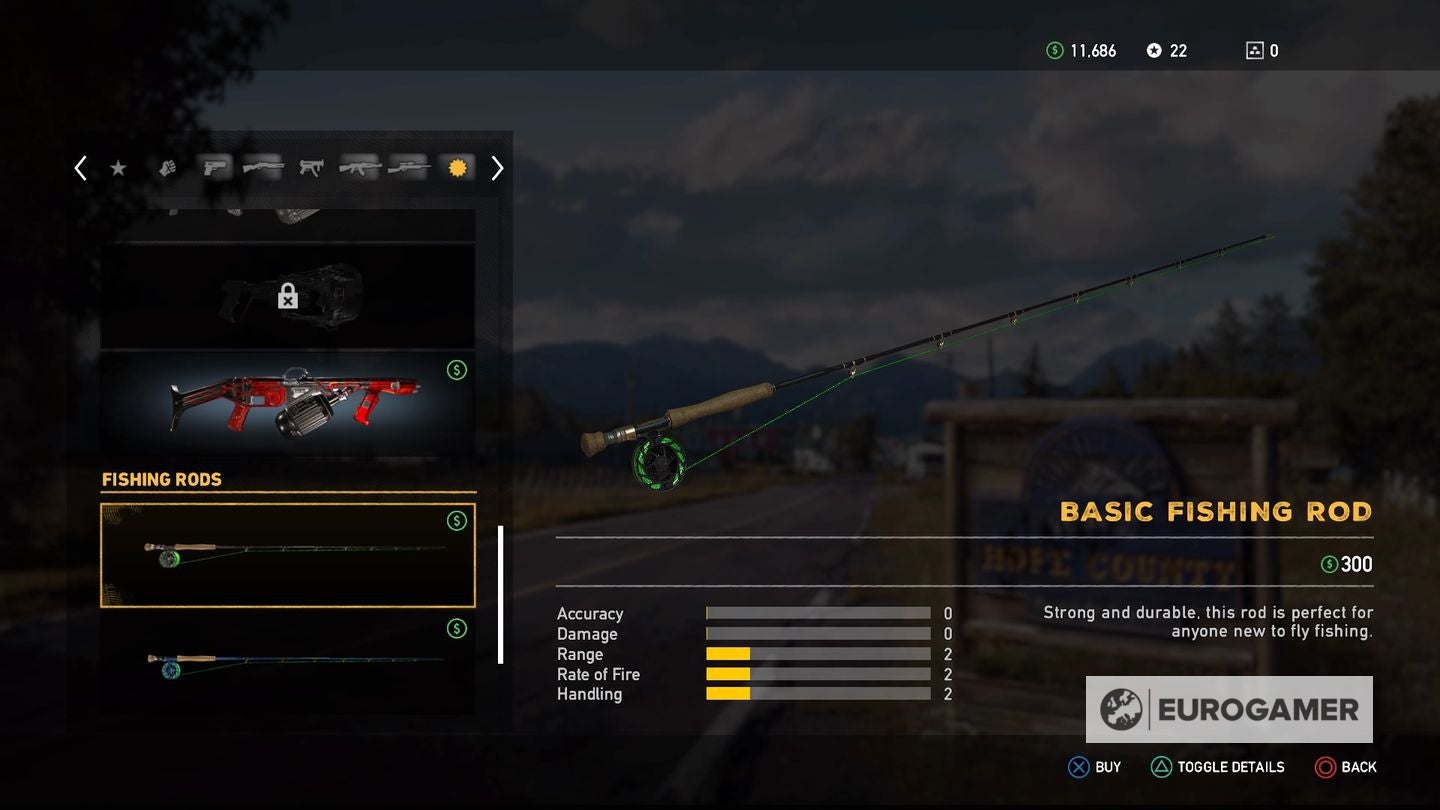
Task: Open the sniper rifle category
Action: click(407, 168)
